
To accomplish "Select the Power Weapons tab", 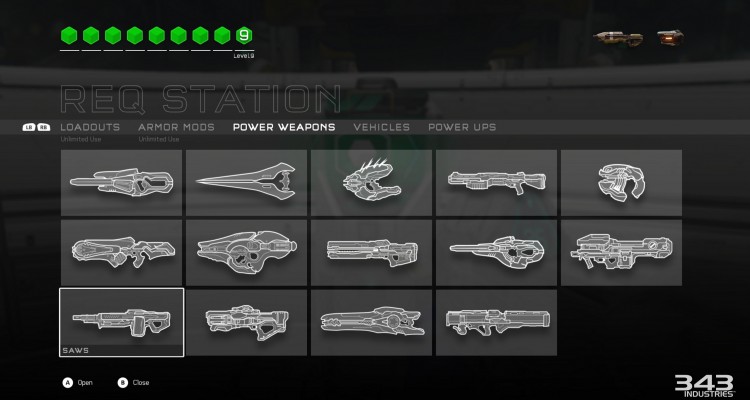I will pos(284,128).
